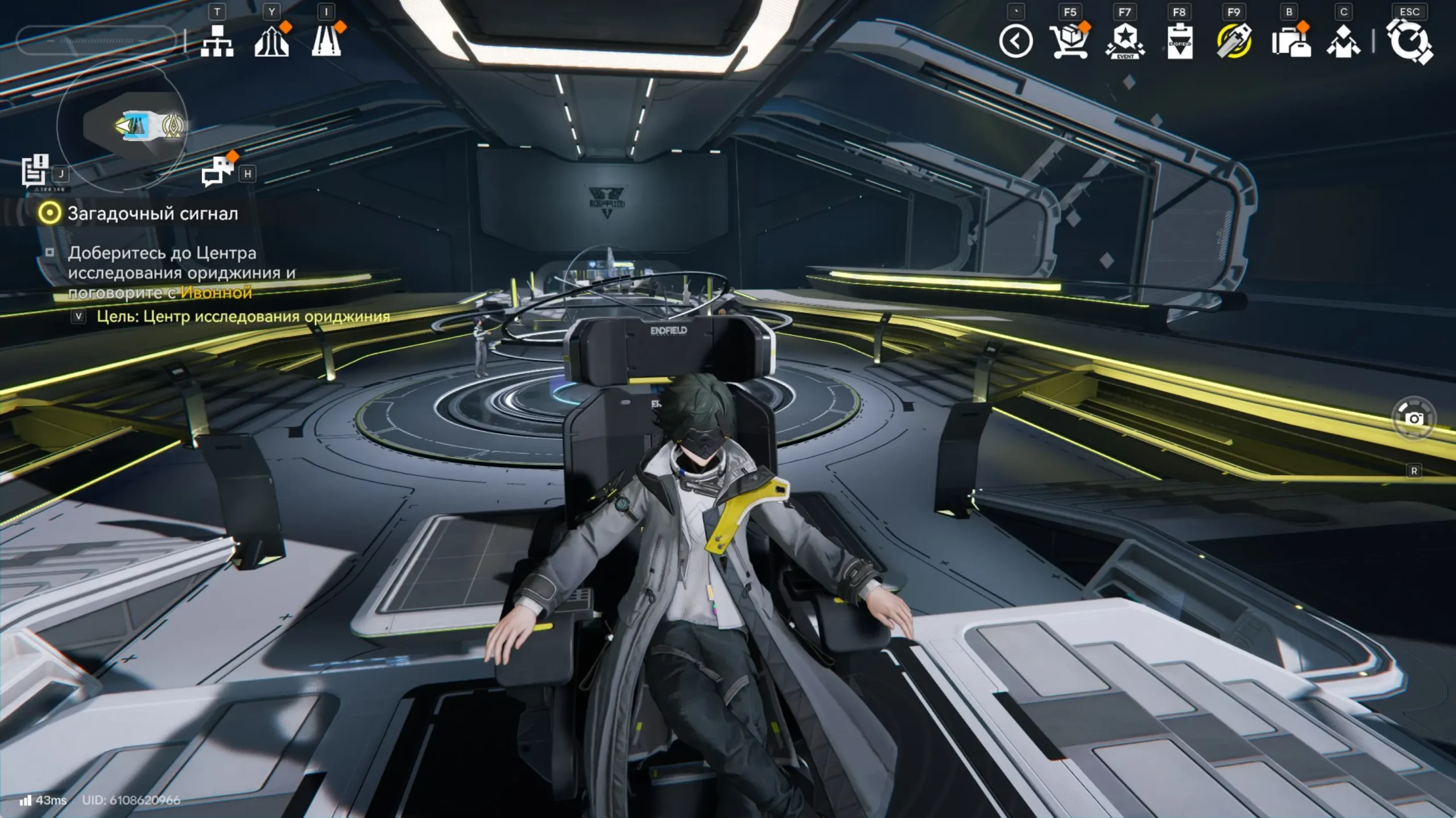Screen dimensions: 1456x818
Task: Open the shopping cart store
Action: (x=1069, y=41)
